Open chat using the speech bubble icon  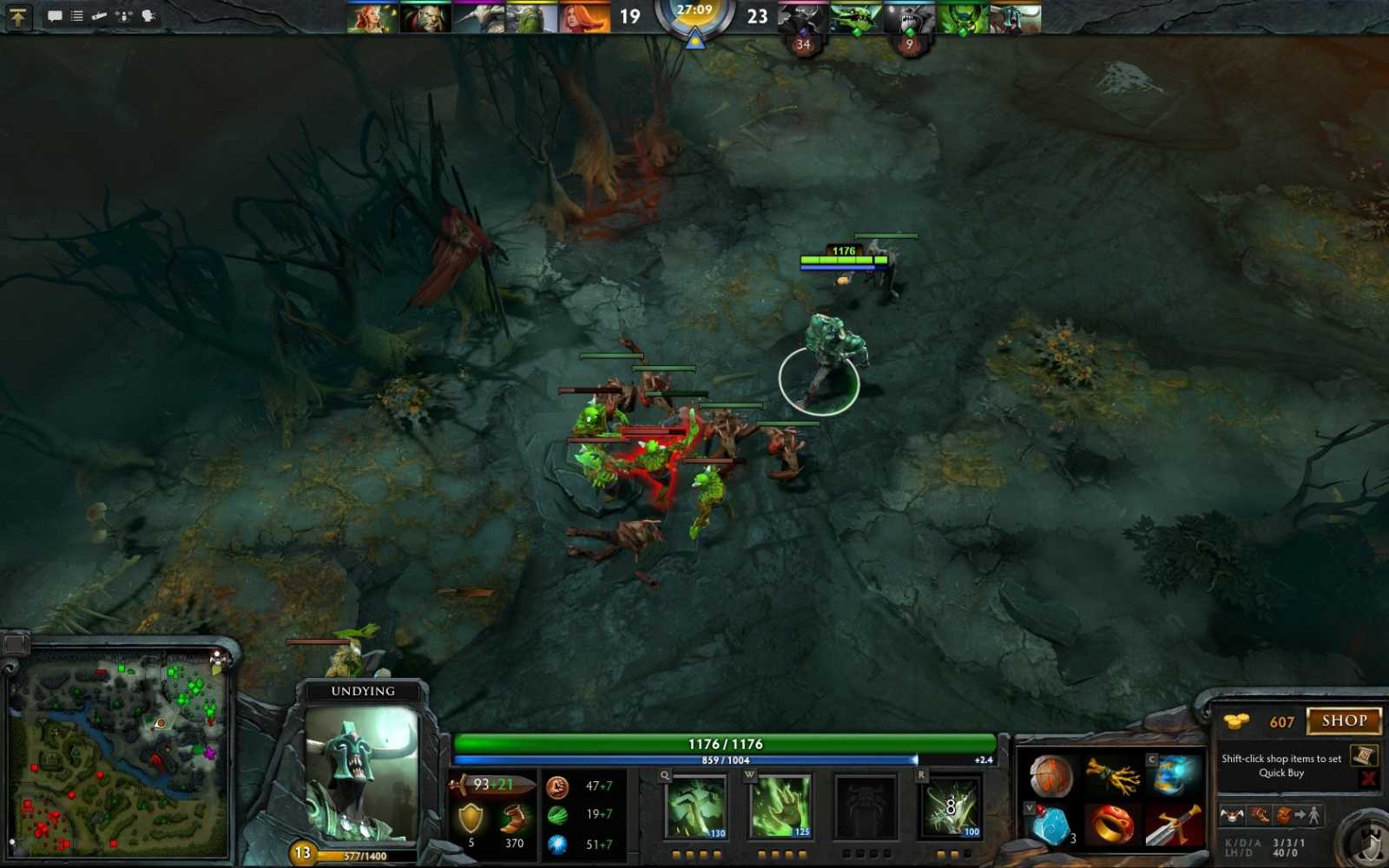coord(54,15)
